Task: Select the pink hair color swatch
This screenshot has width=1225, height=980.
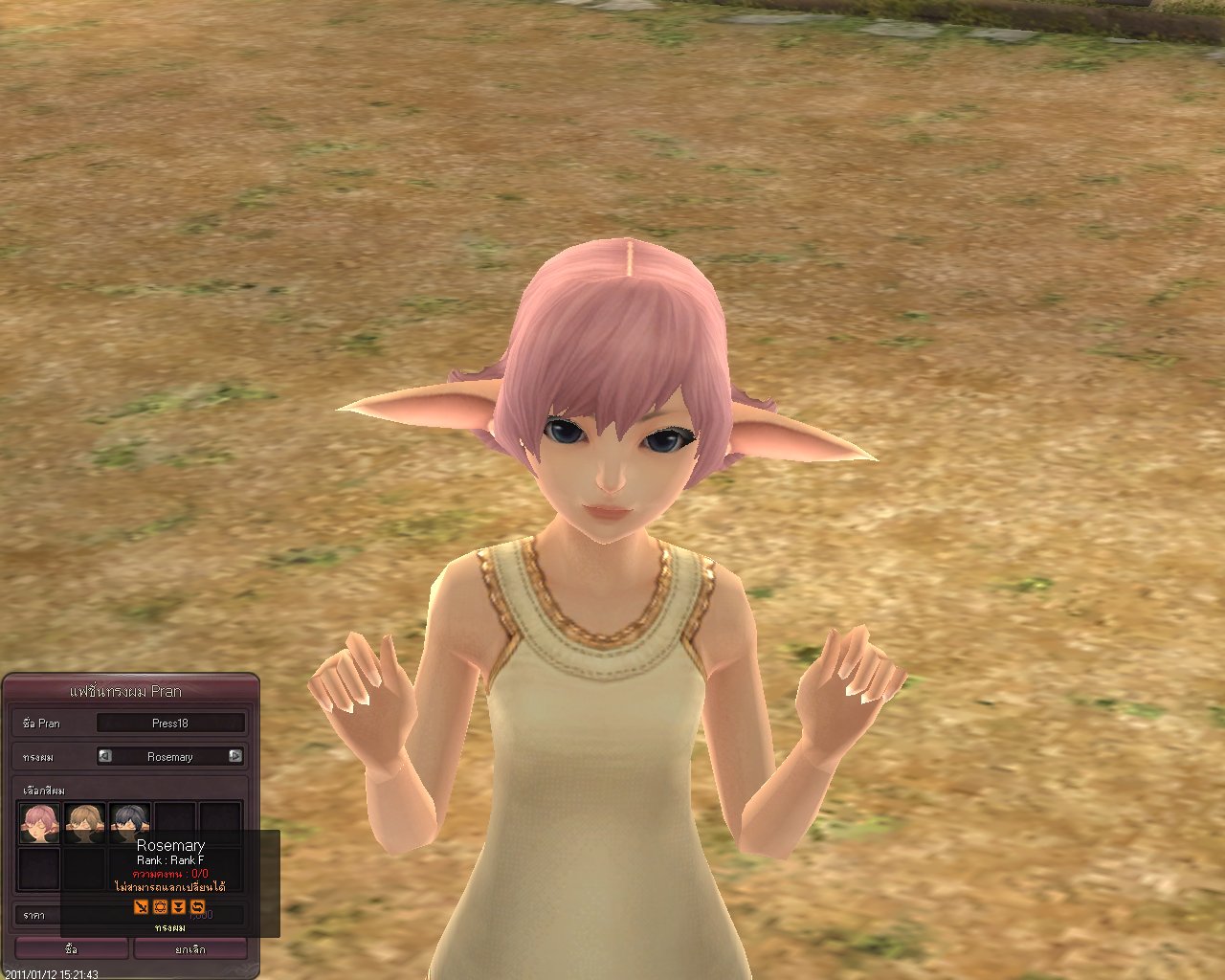Action: click(39, 821)
